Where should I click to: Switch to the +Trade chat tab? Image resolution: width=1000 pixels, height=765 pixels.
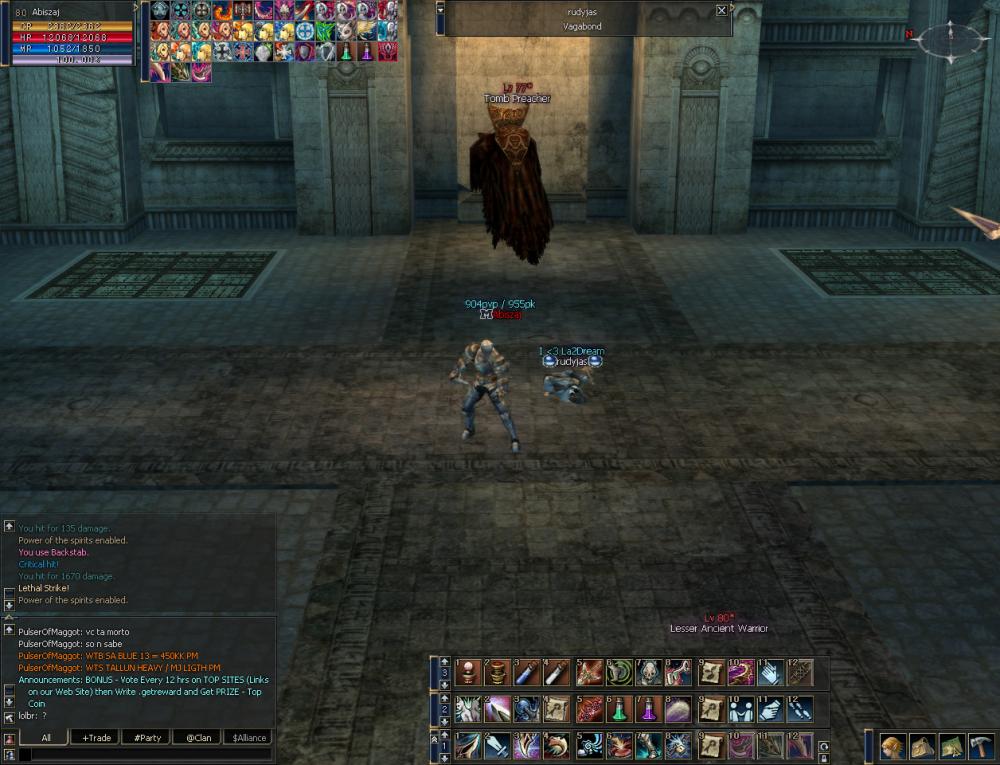97,738
